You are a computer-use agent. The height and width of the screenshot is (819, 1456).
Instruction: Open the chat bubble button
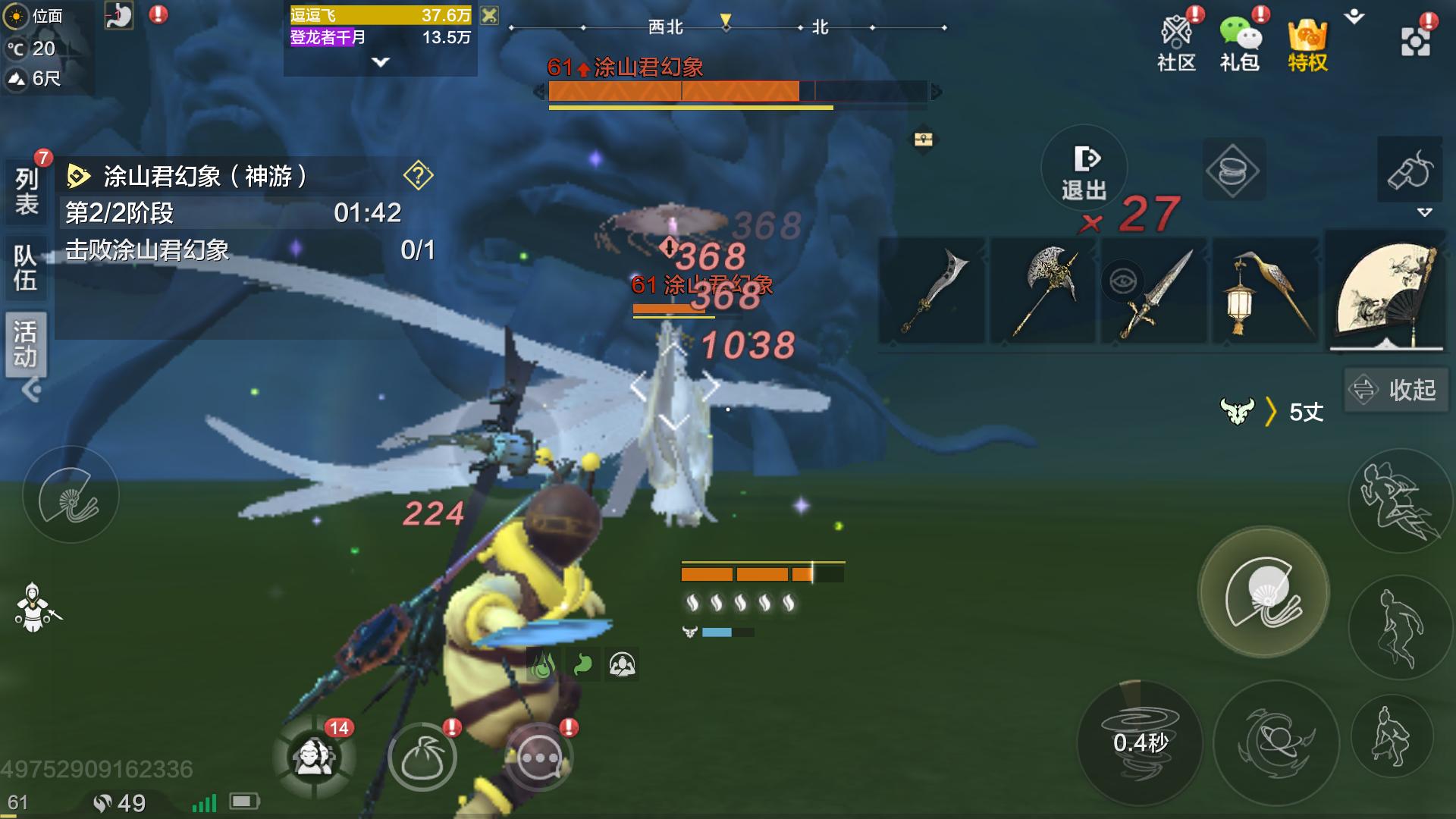coord(539,757)
